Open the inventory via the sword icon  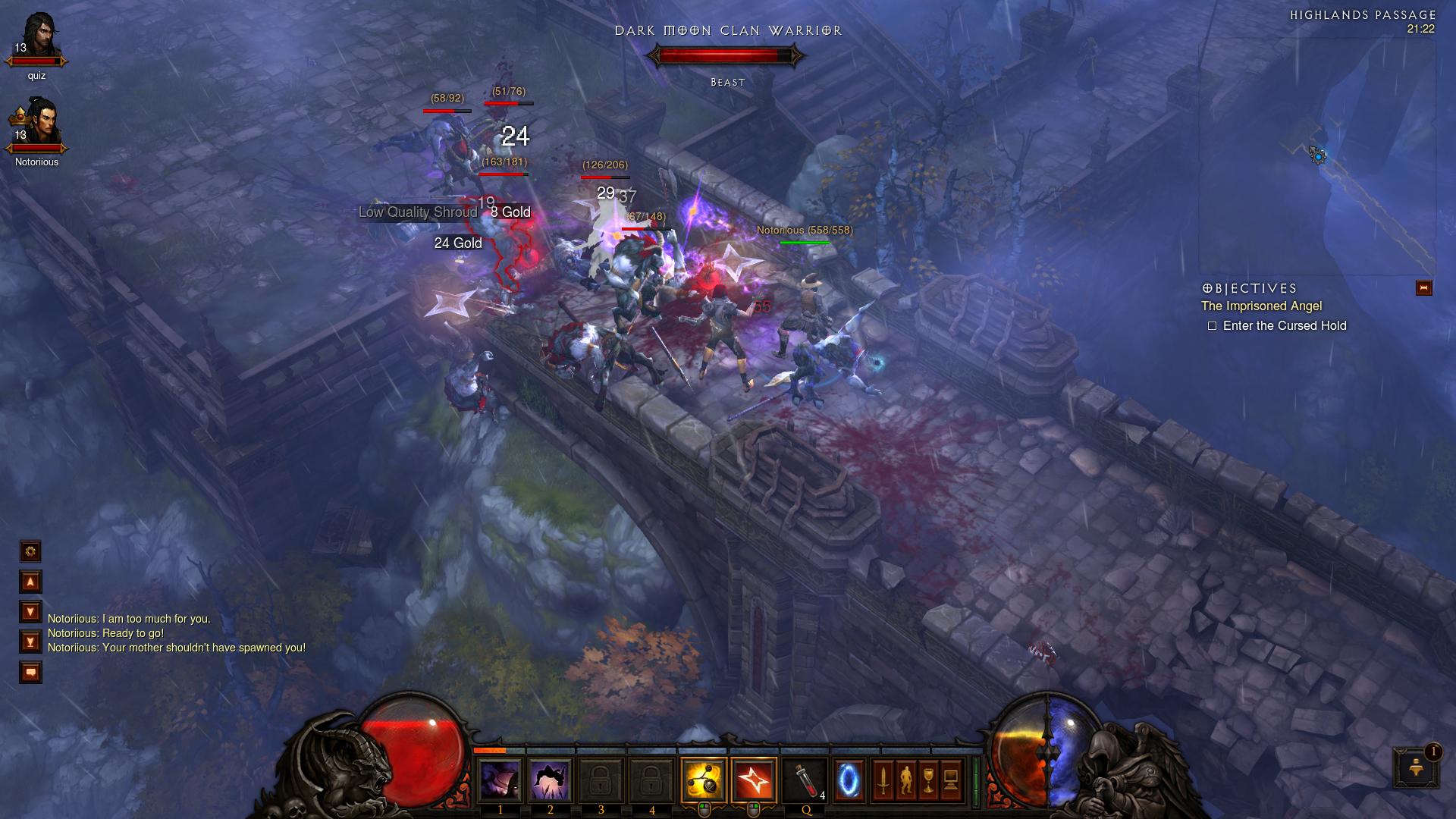[x=883, y=780]
